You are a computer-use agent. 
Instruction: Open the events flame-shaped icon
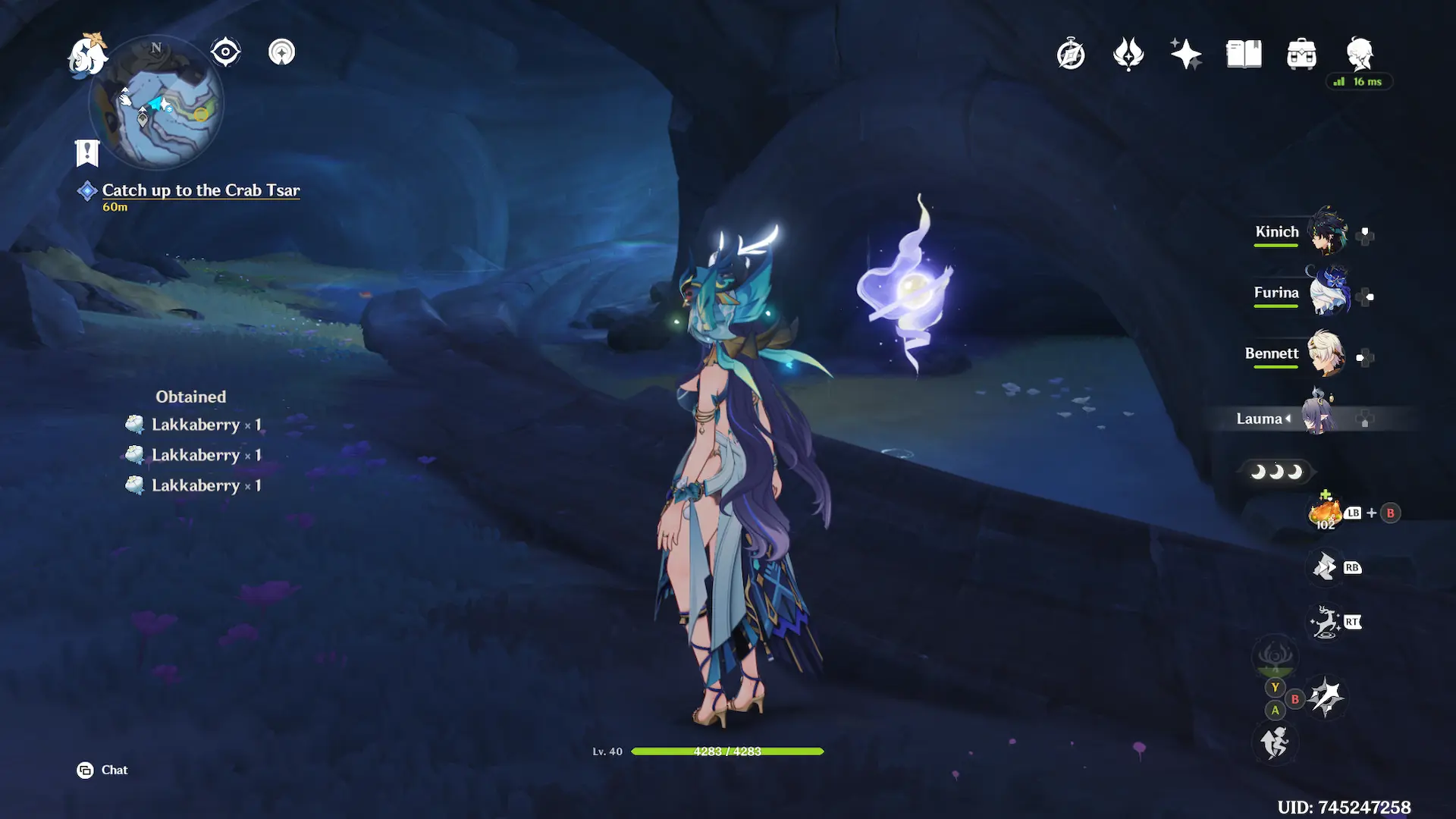[x=1128, y=54]
